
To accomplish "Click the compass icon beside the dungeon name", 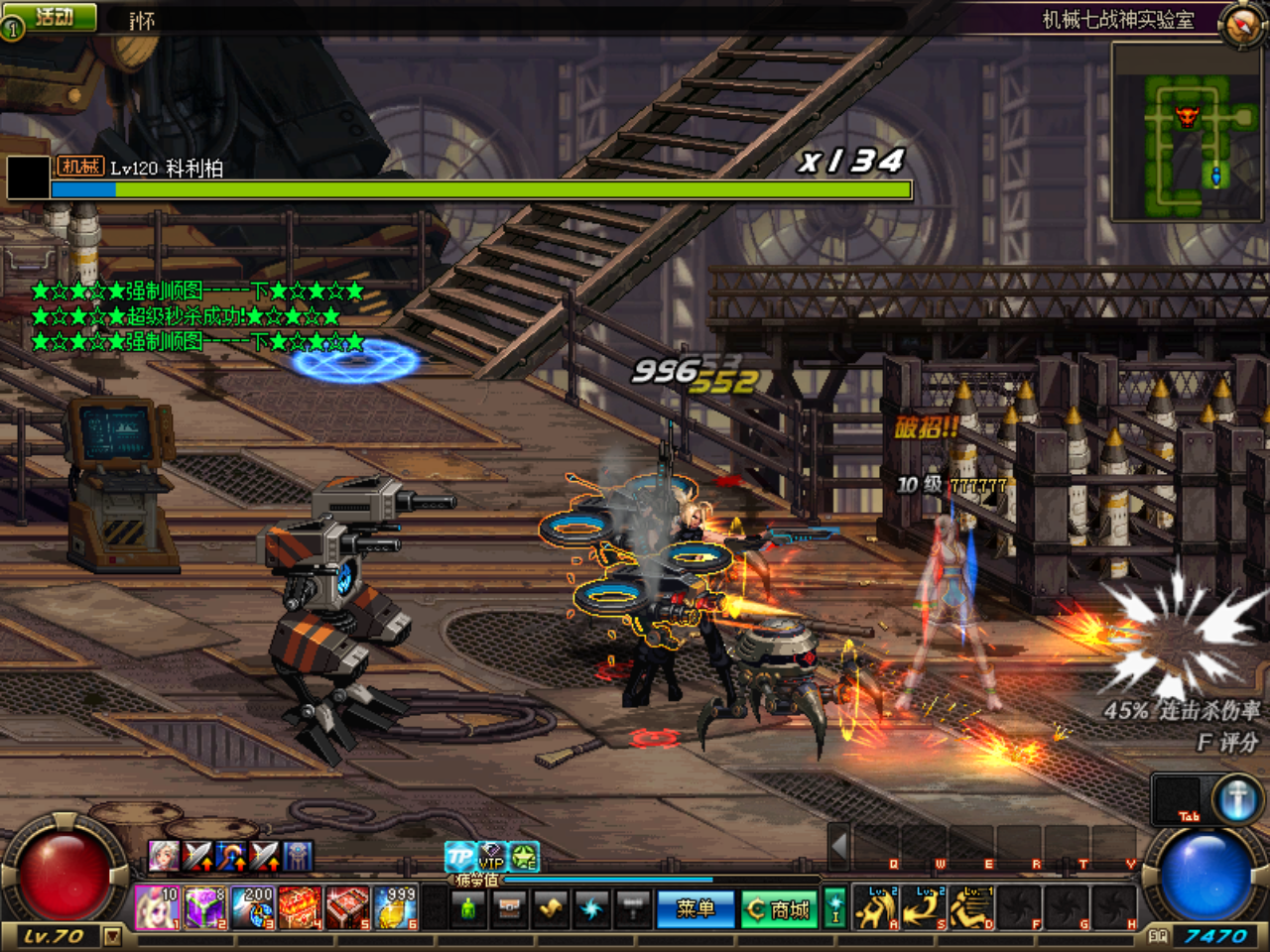I will (1241, 23).
